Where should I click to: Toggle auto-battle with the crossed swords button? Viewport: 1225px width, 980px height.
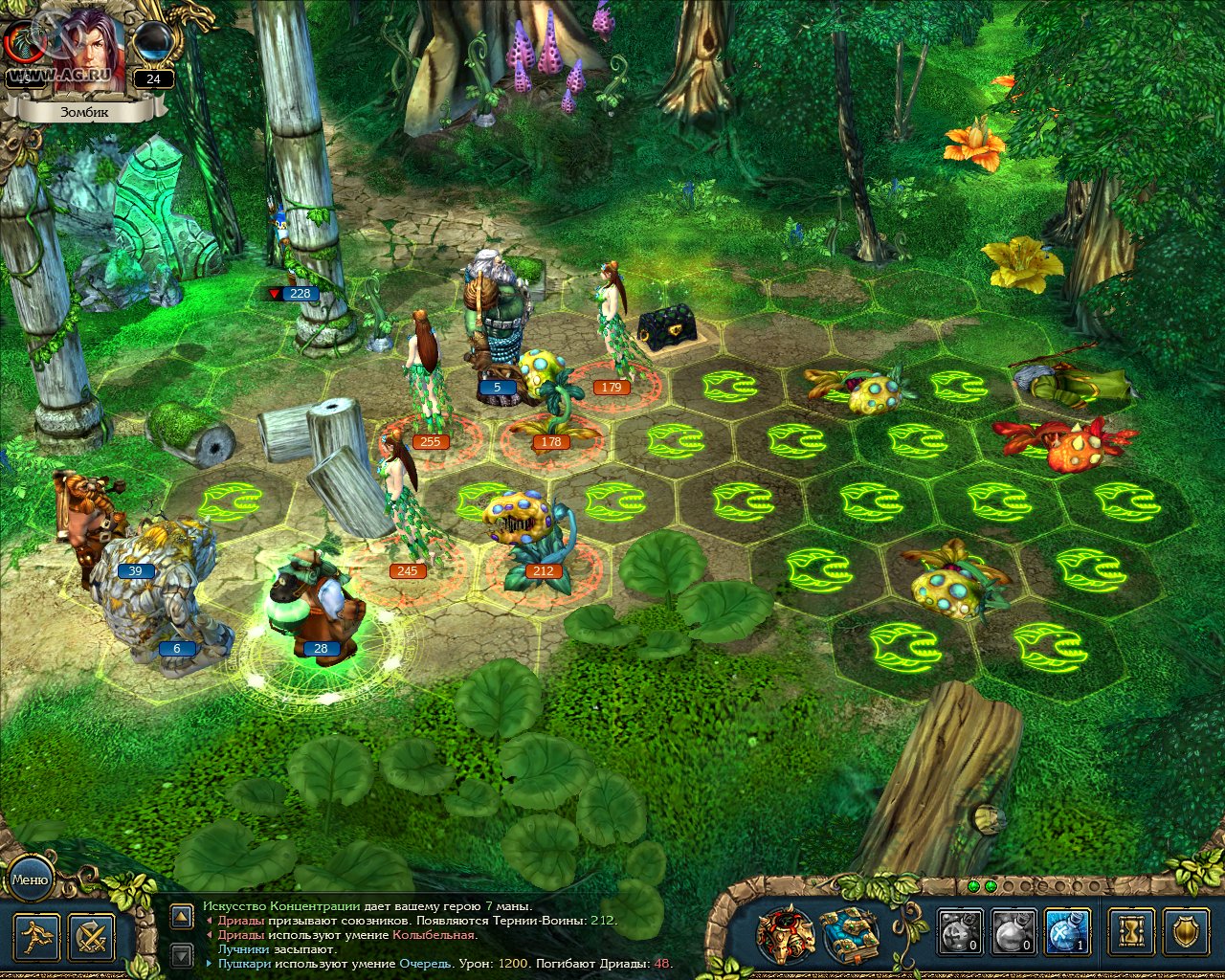[93, 937]
